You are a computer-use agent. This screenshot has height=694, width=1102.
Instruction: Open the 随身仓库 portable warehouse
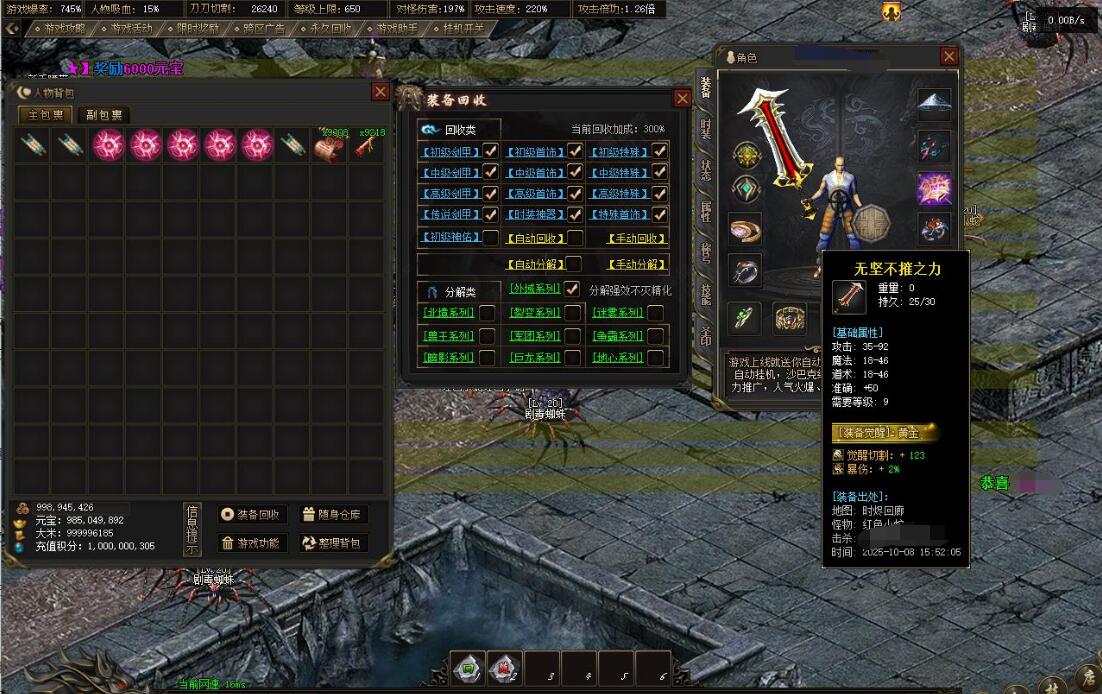[x=333, y=515]
